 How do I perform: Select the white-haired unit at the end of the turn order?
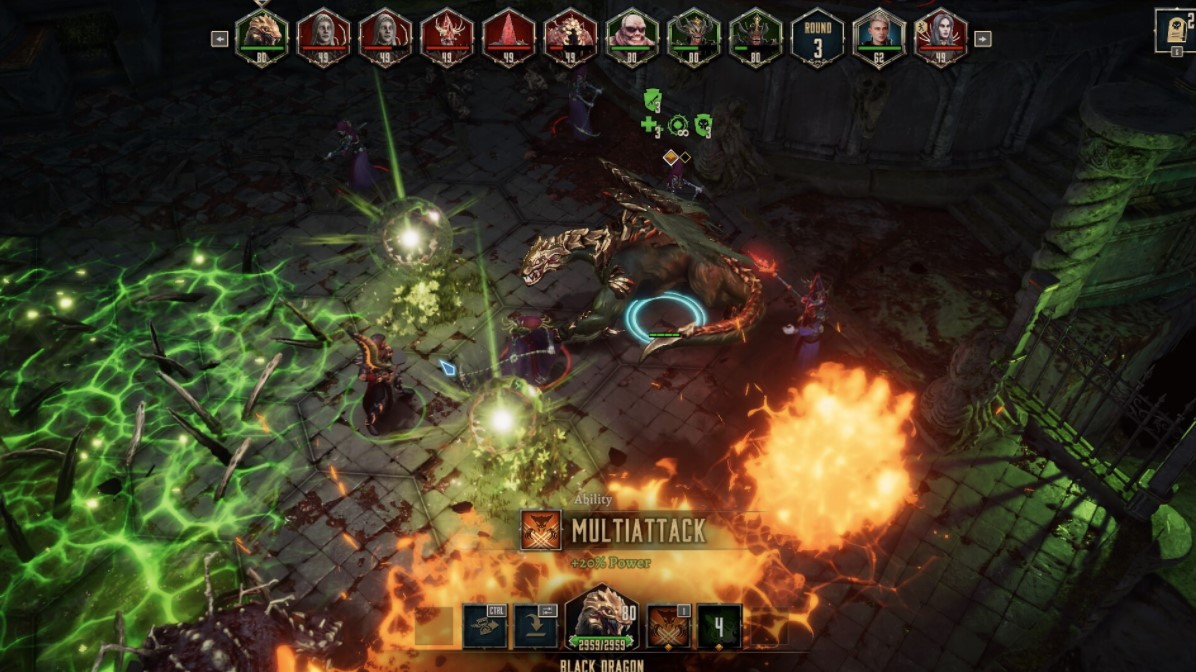click(x=941, y=37)
